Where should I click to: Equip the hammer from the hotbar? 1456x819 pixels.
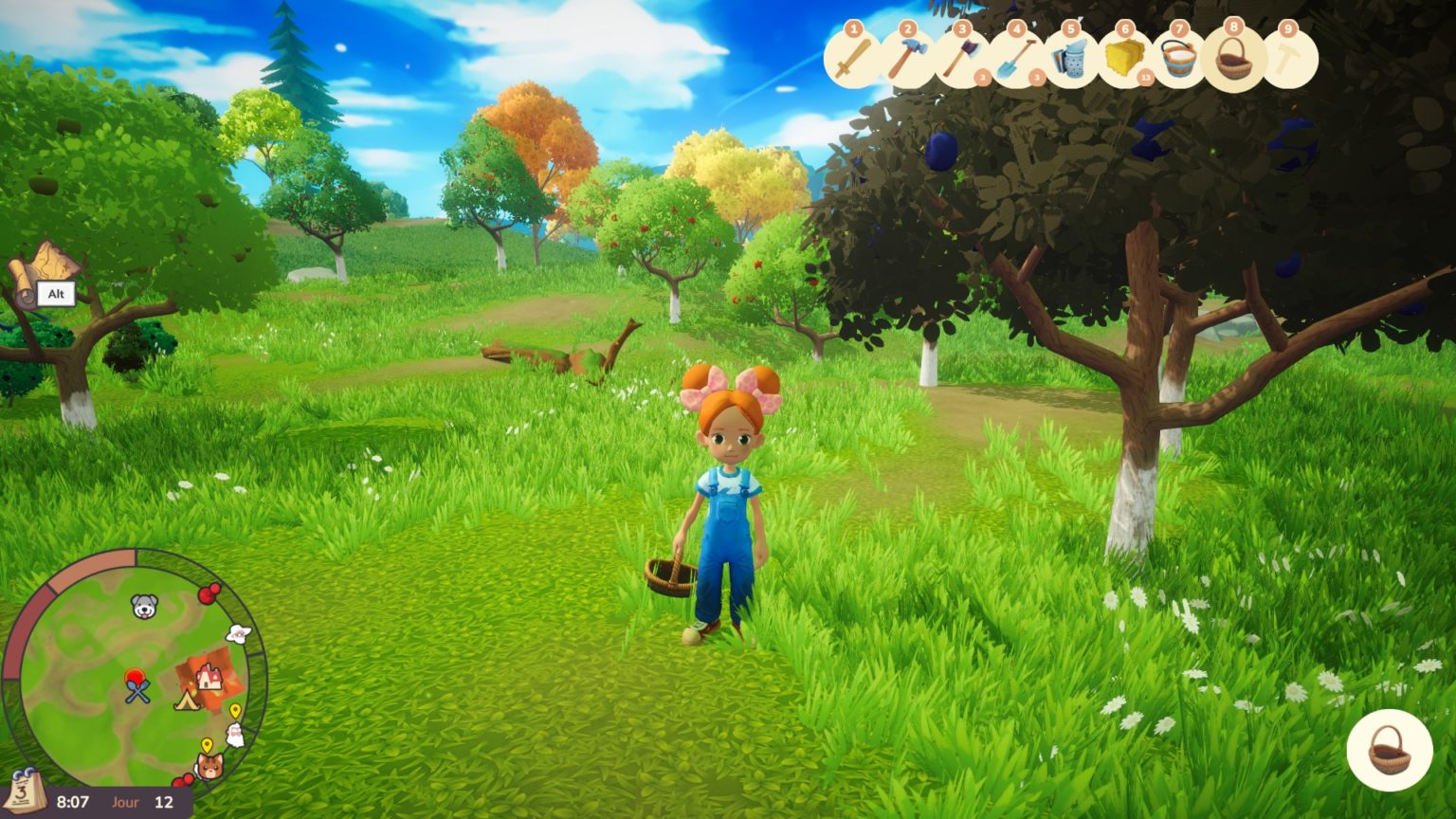click(x=907, y=60)
